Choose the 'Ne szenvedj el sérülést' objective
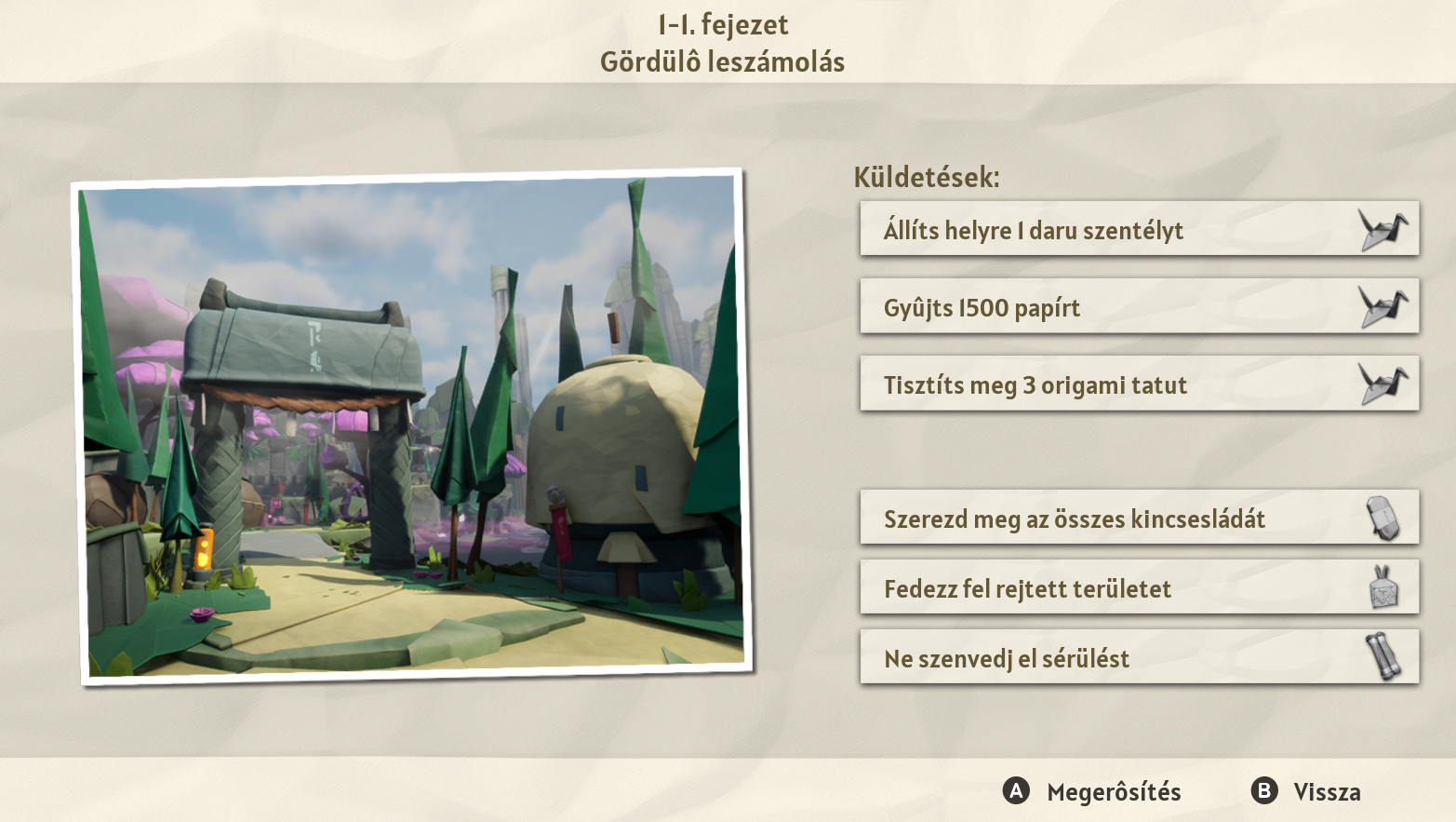Screen dimensions: 1456x822 pyautogui.click(x=1139, y=657)
